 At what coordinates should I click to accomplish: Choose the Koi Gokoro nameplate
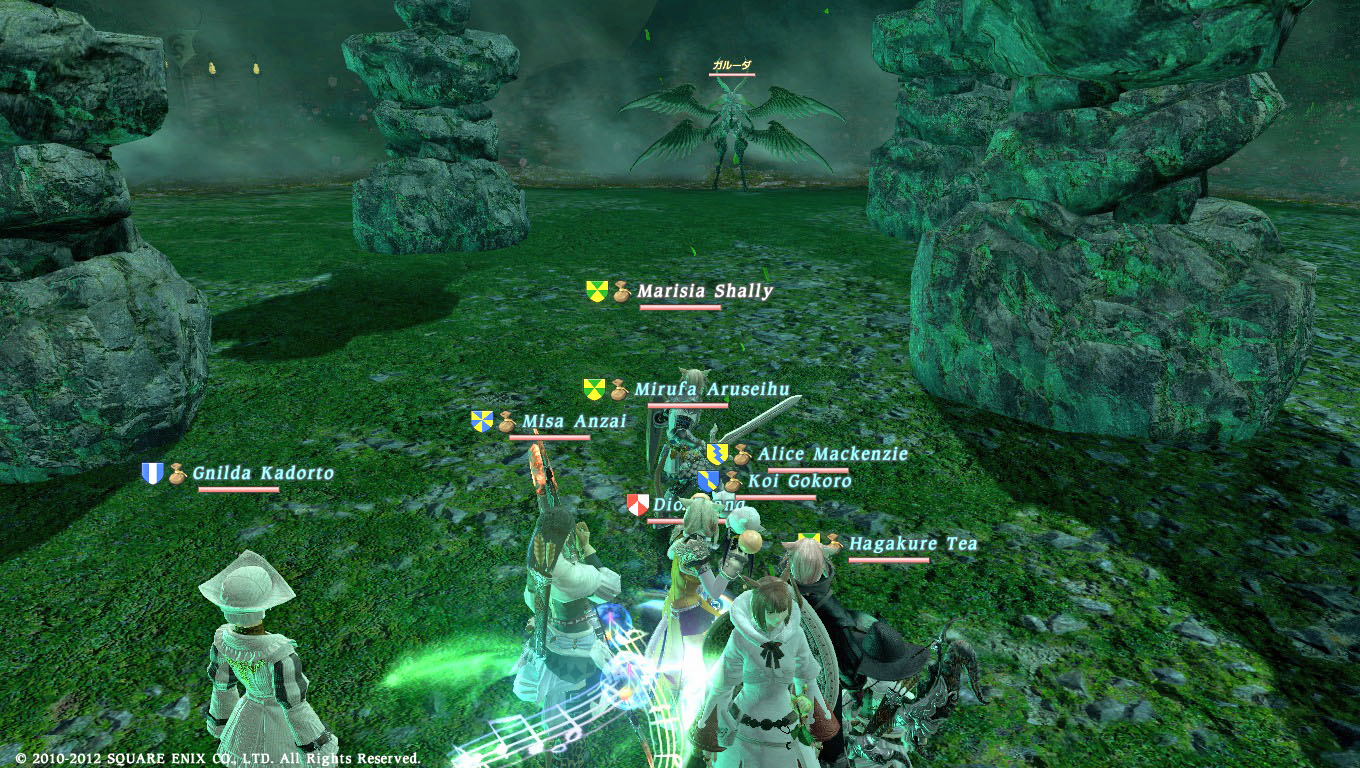[x=799, y=481]
